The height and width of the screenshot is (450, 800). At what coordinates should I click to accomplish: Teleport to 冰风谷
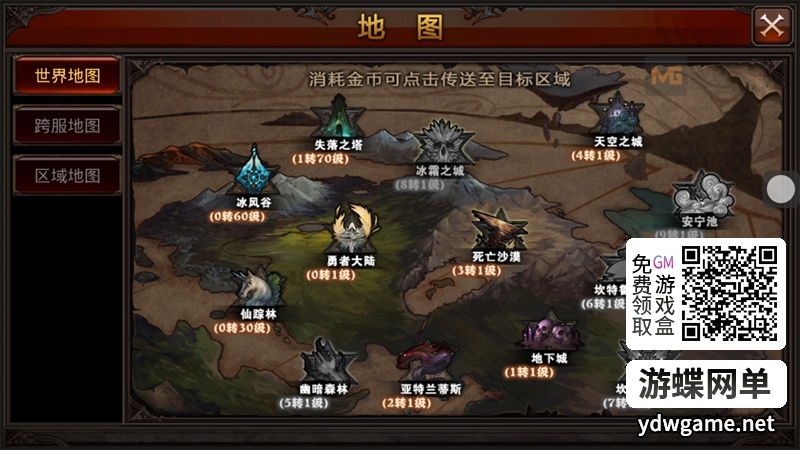253,175
